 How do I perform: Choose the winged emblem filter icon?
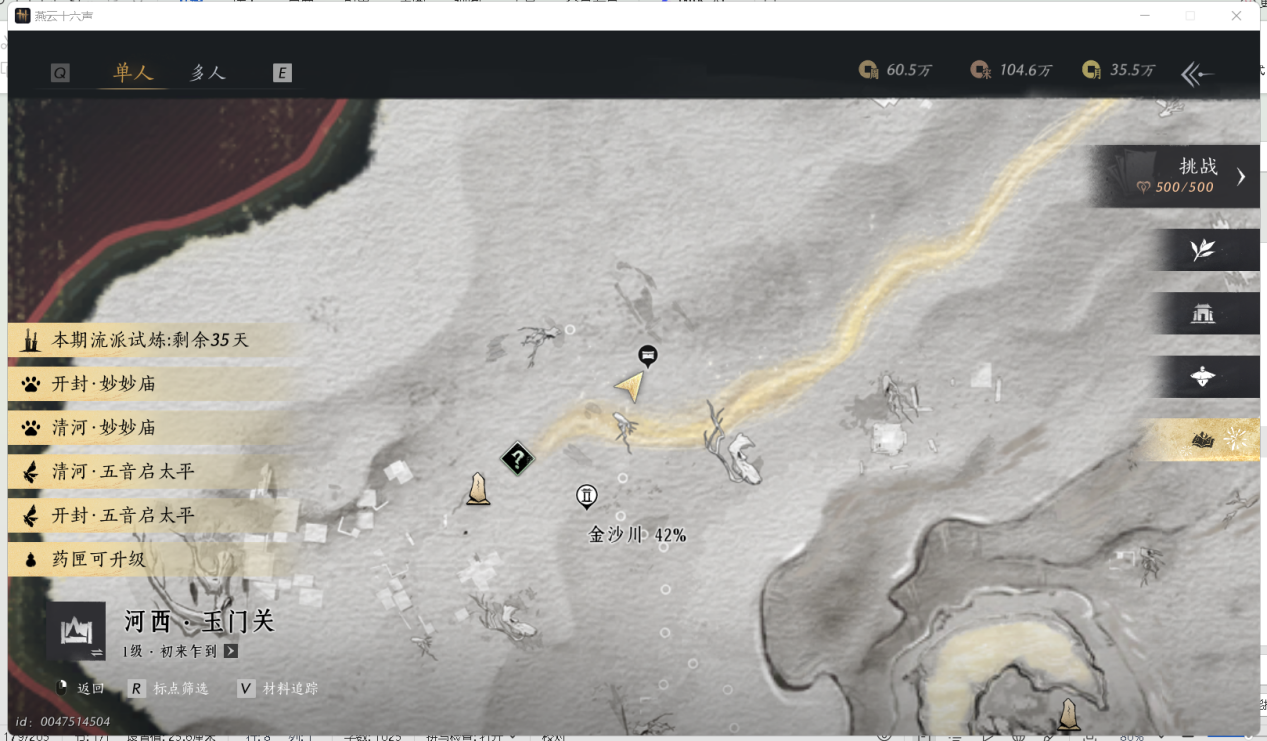coord(1203,377)
